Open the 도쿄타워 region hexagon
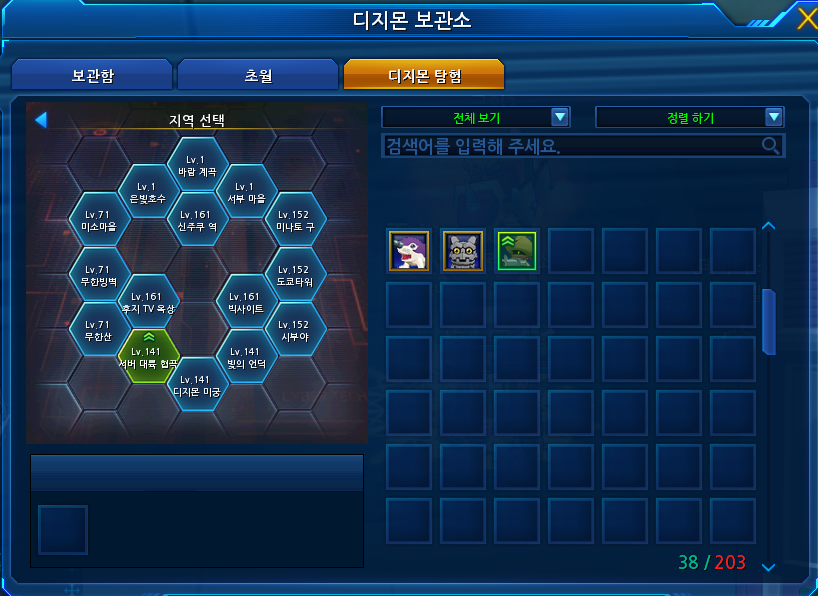Screen dimensions: 818x596 295,275
